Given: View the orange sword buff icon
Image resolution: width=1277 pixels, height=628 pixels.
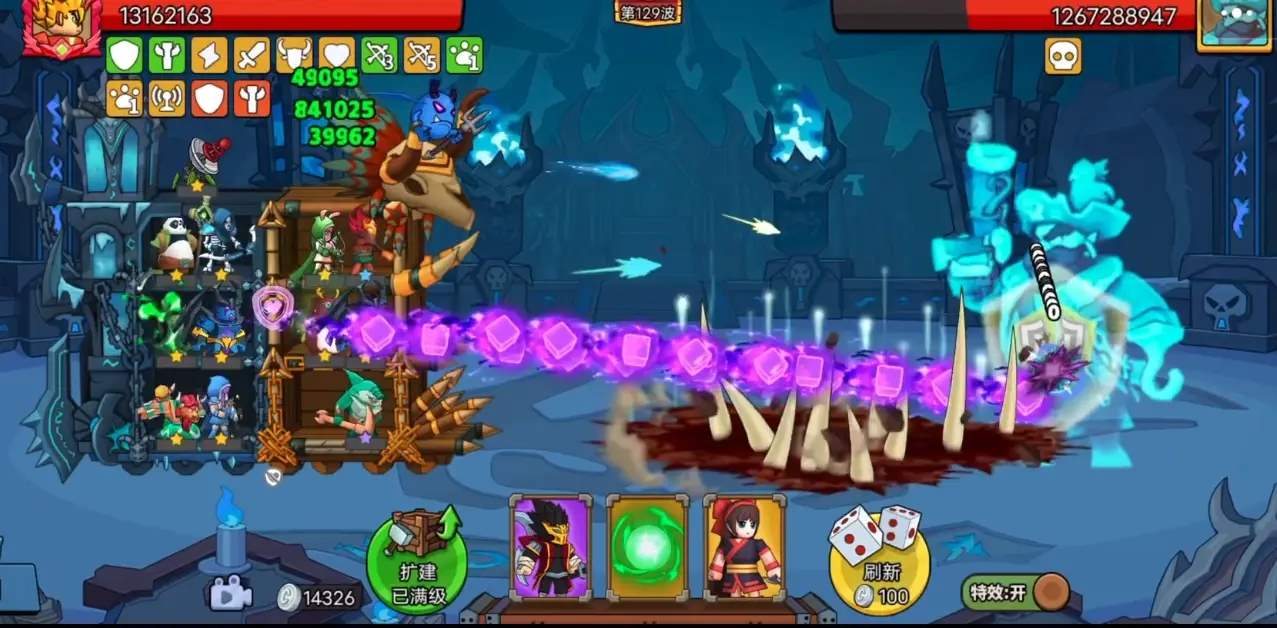Looking at the screenshot, I should point(252,56).
